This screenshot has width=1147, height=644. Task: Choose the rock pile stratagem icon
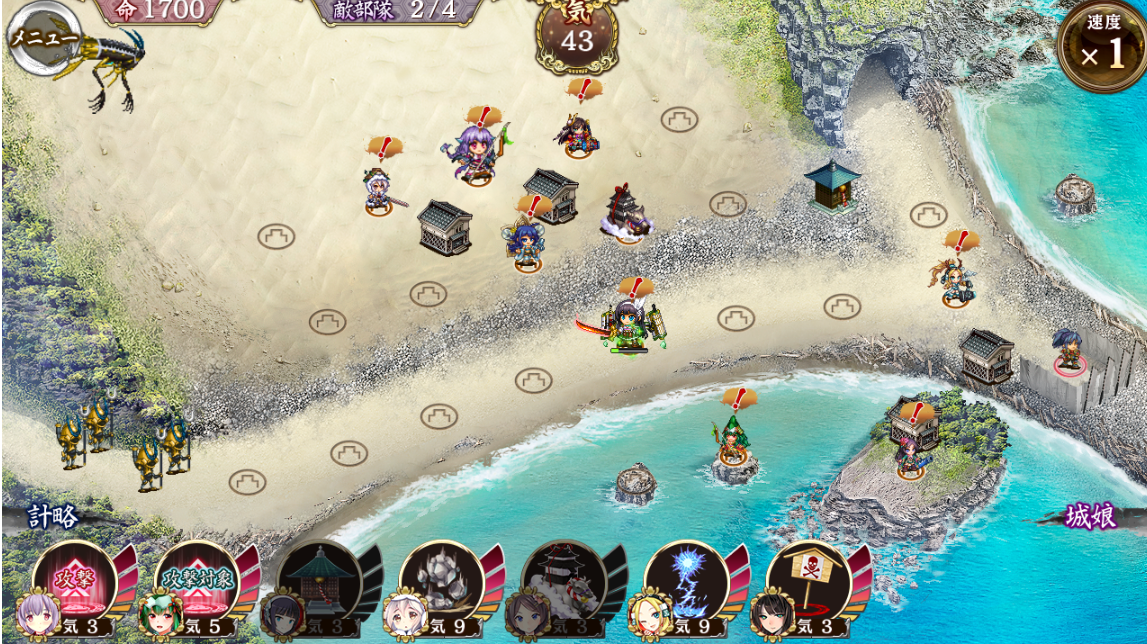click(441, 583)
